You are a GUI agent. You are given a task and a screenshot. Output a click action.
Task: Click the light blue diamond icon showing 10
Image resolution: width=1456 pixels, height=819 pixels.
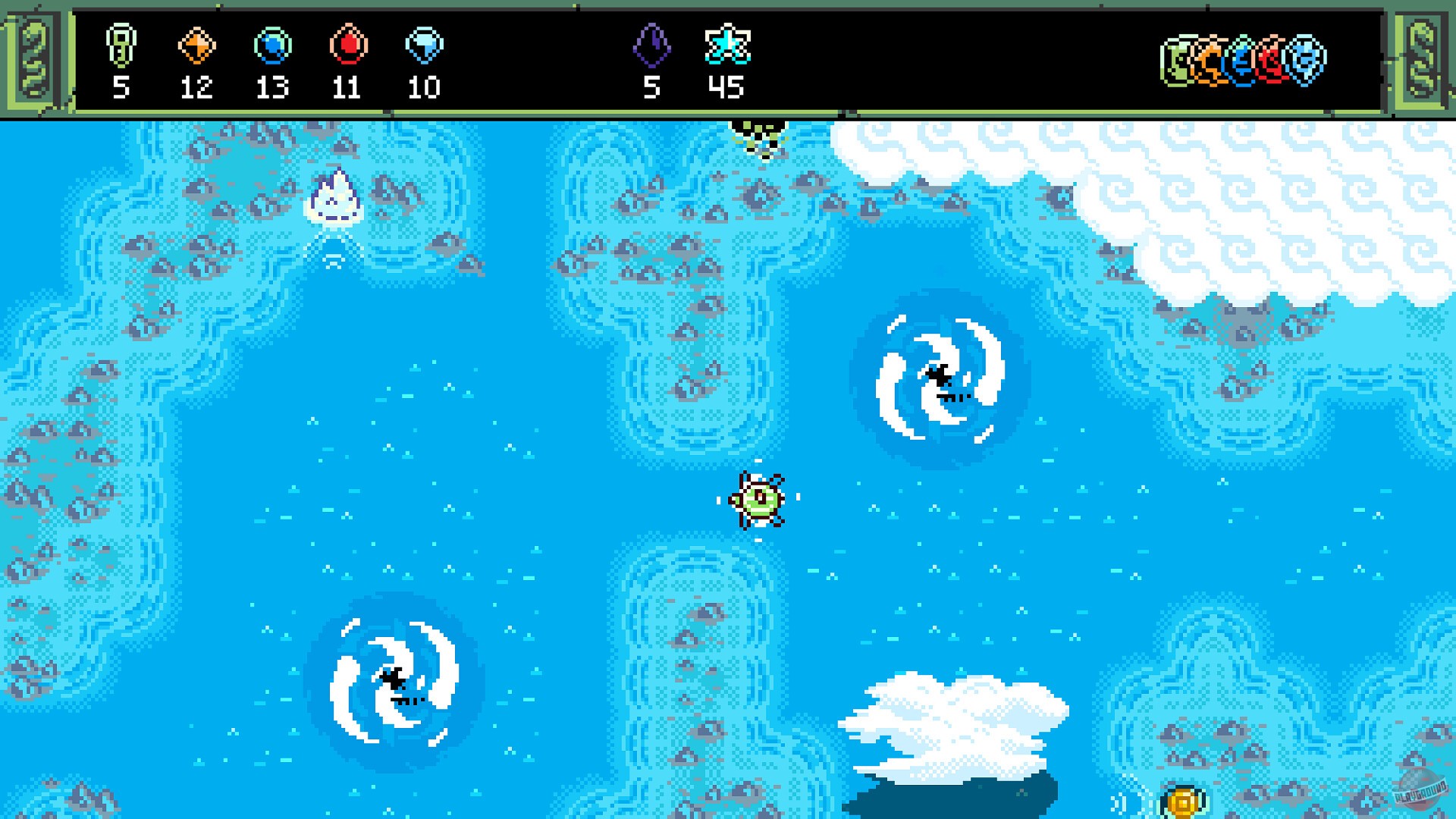[425, 45]
